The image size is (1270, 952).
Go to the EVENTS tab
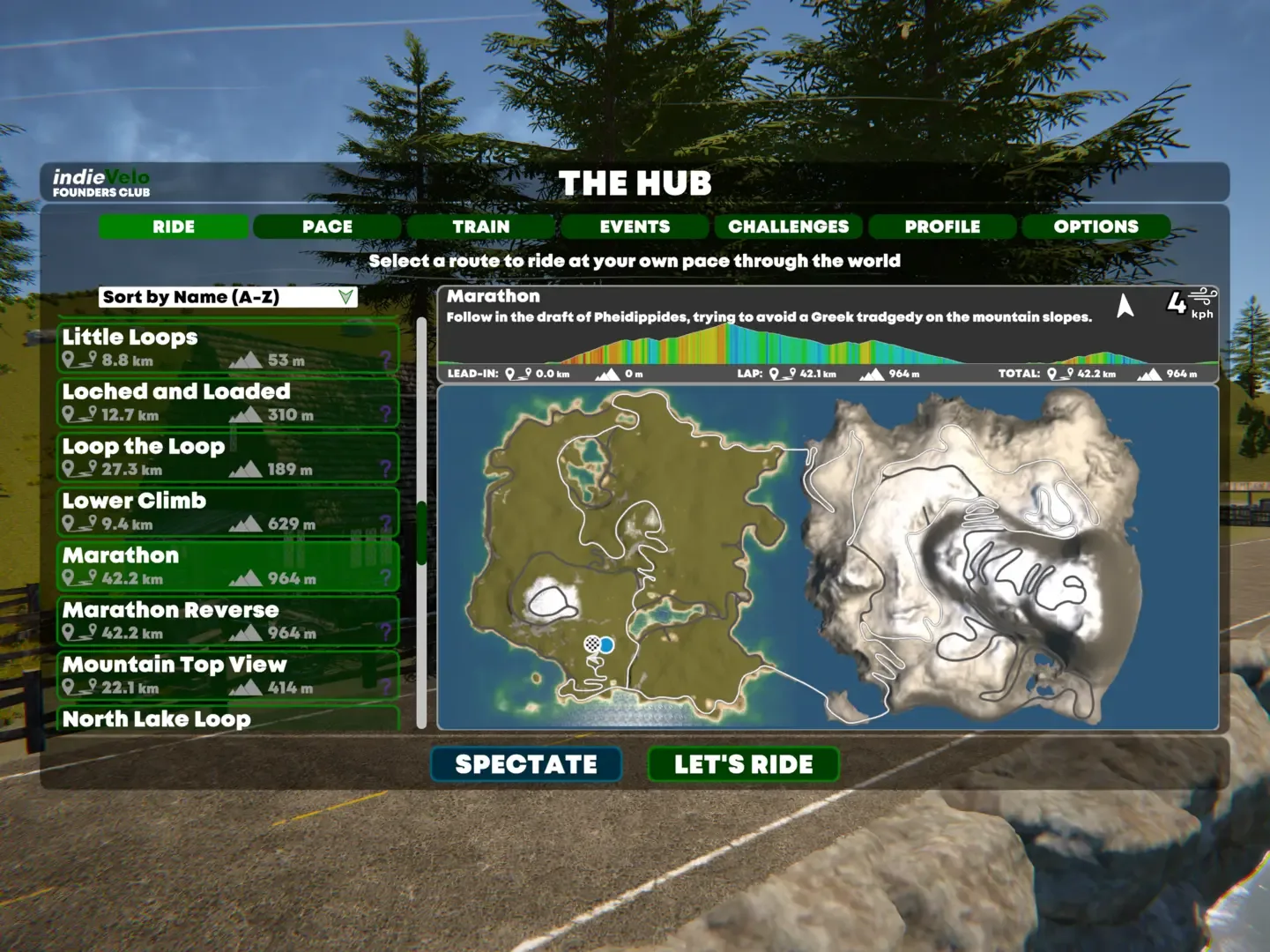click(x=635, y=227)
